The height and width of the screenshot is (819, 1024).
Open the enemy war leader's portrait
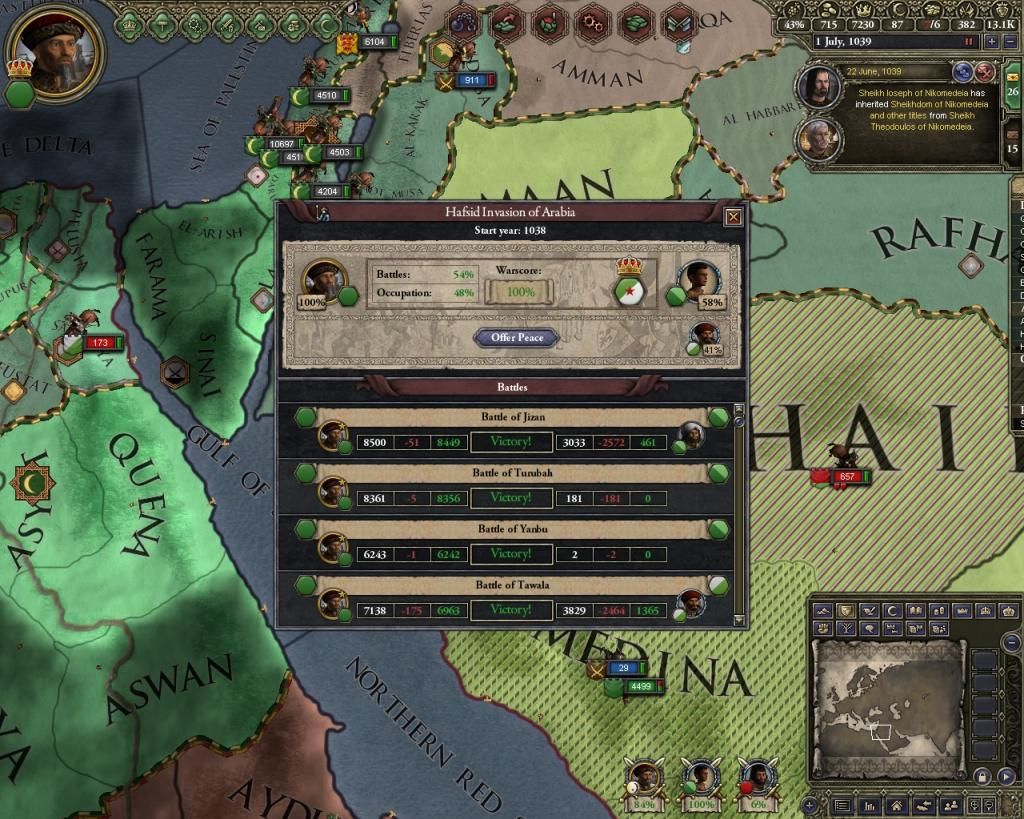[696, 282]
